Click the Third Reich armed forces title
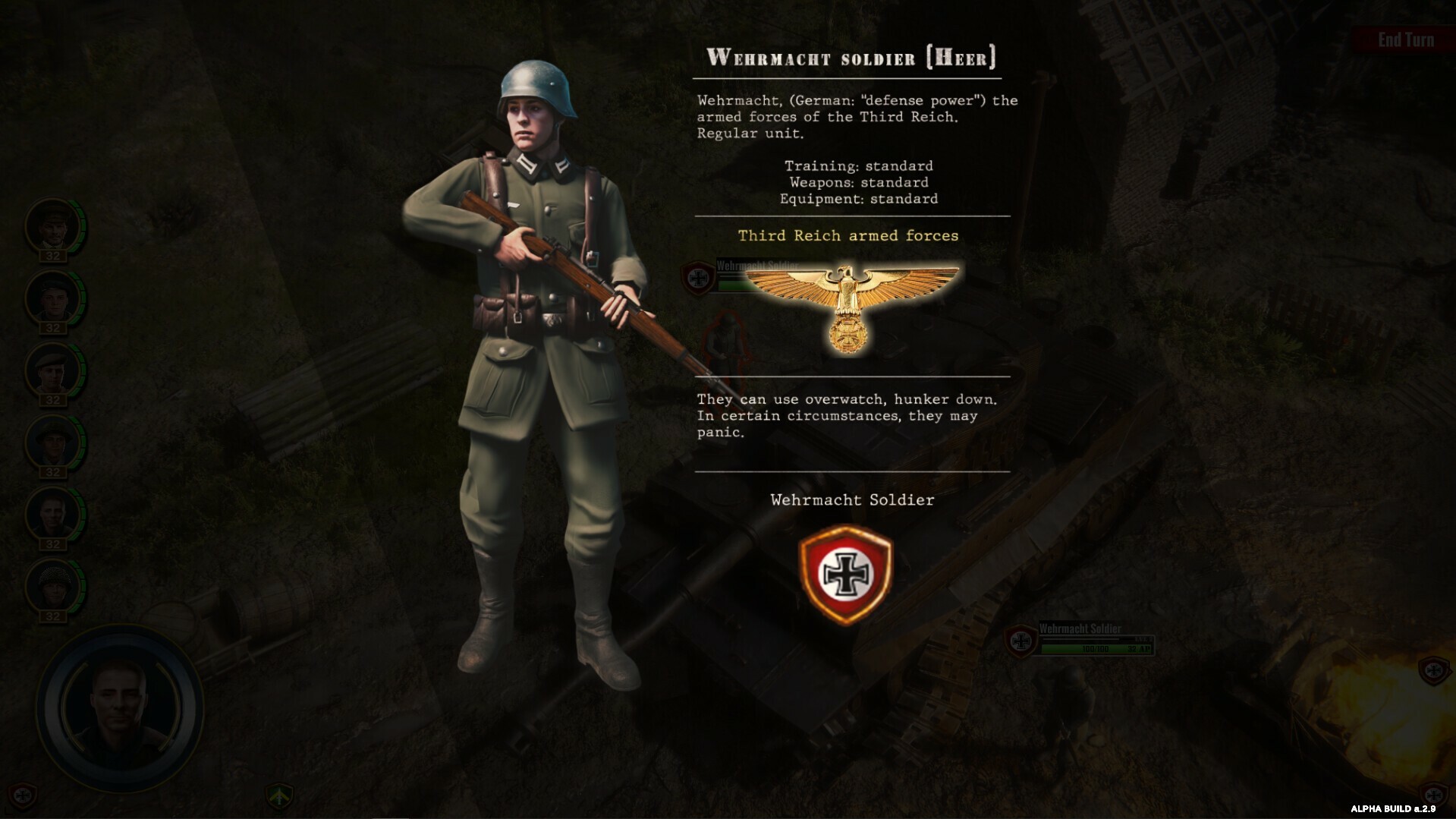The height and width of the screenshot is (819, 1456). (x=847, y=236)
